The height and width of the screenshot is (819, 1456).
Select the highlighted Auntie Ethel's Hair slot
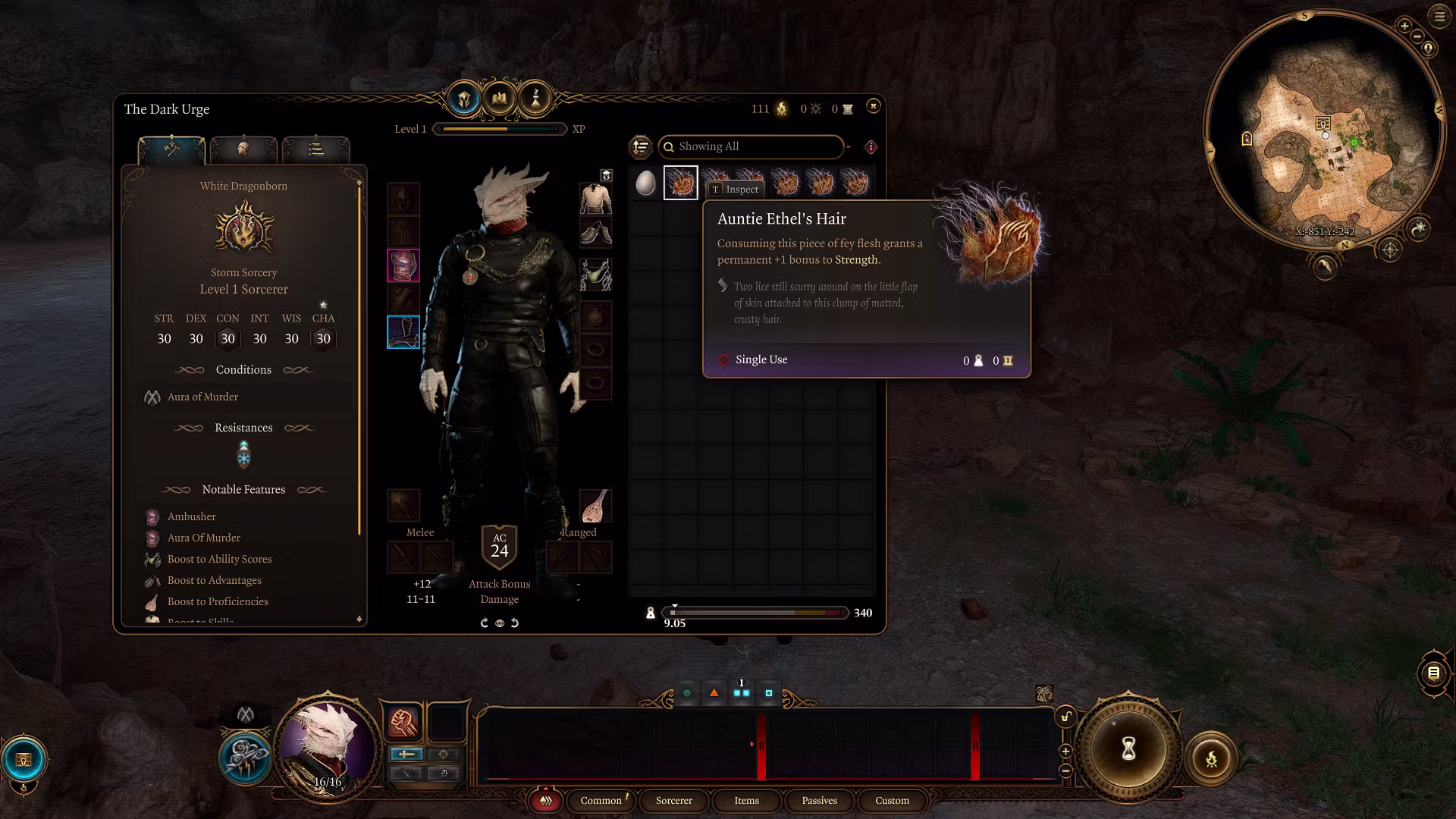click(680, 184)
